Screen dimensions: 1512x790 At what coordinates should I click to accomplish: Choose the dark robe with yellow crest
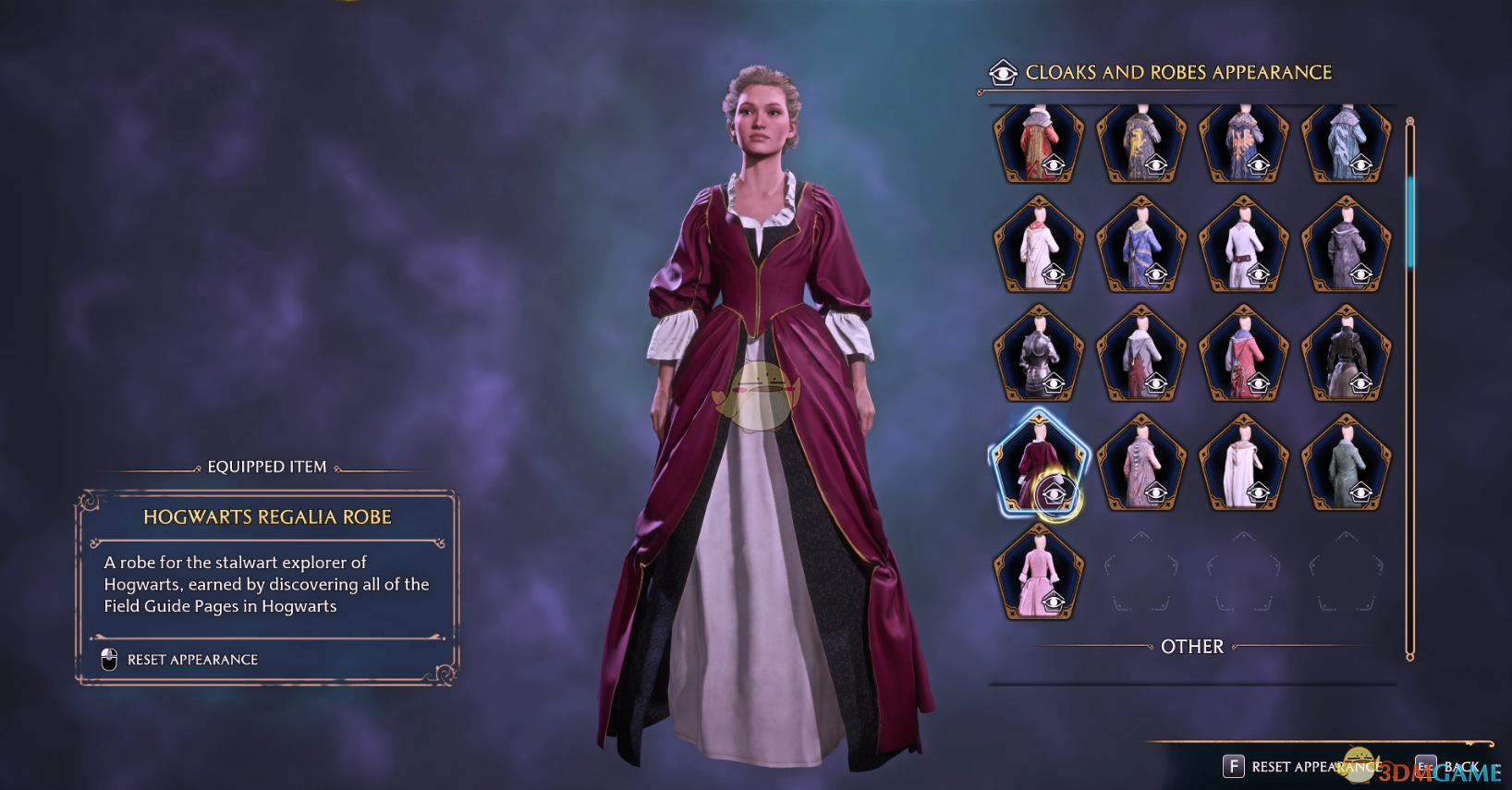click(x=1141, y=143)
